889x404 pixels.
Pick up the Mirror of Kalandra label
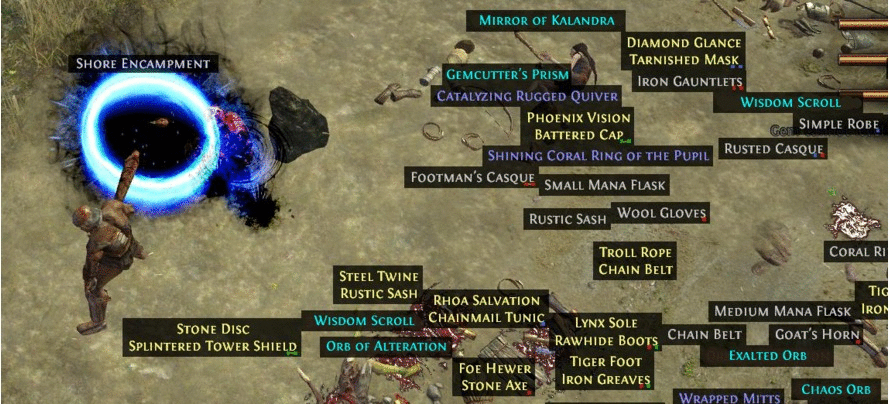point(550,20)
